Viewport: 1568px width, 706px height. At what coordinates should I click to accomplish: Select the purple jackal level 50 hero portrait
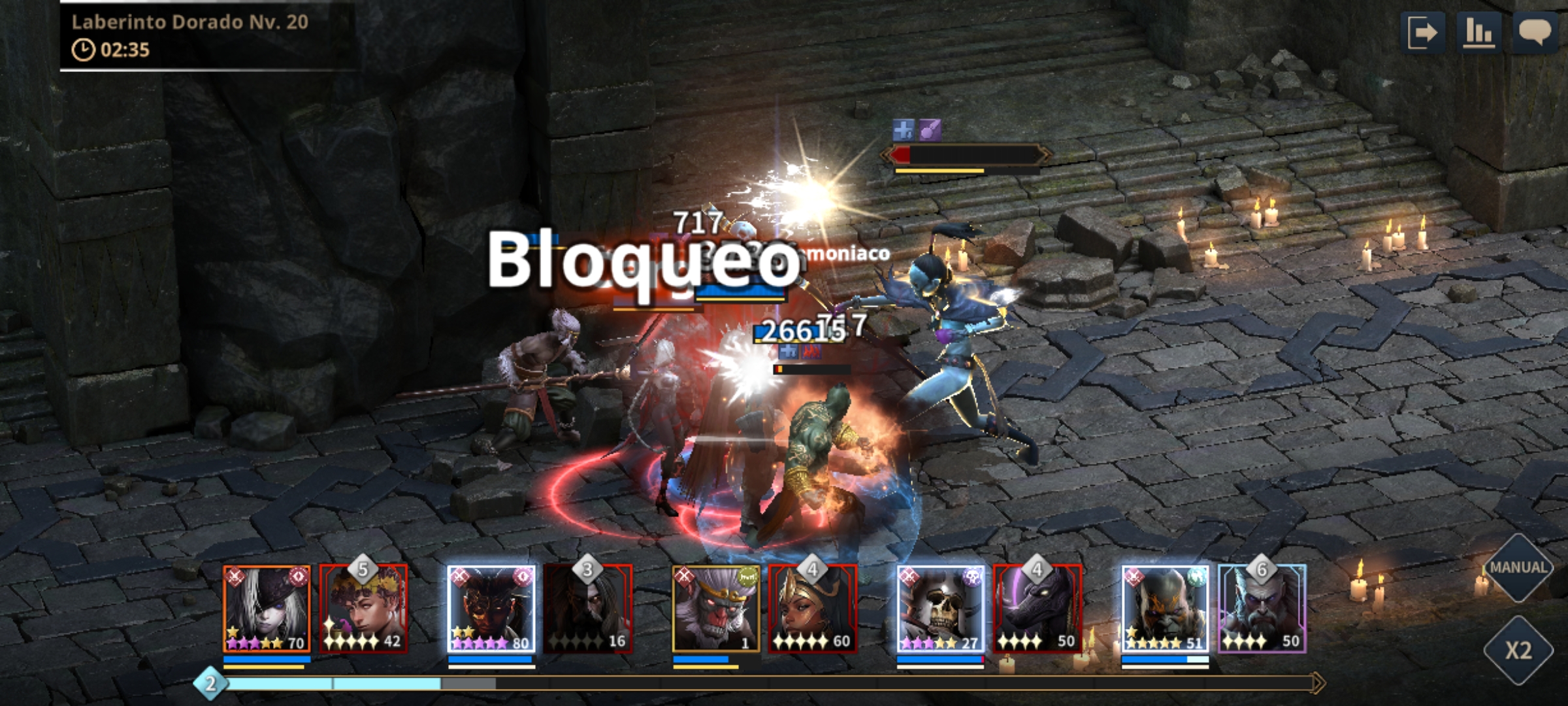point(1037,609)
